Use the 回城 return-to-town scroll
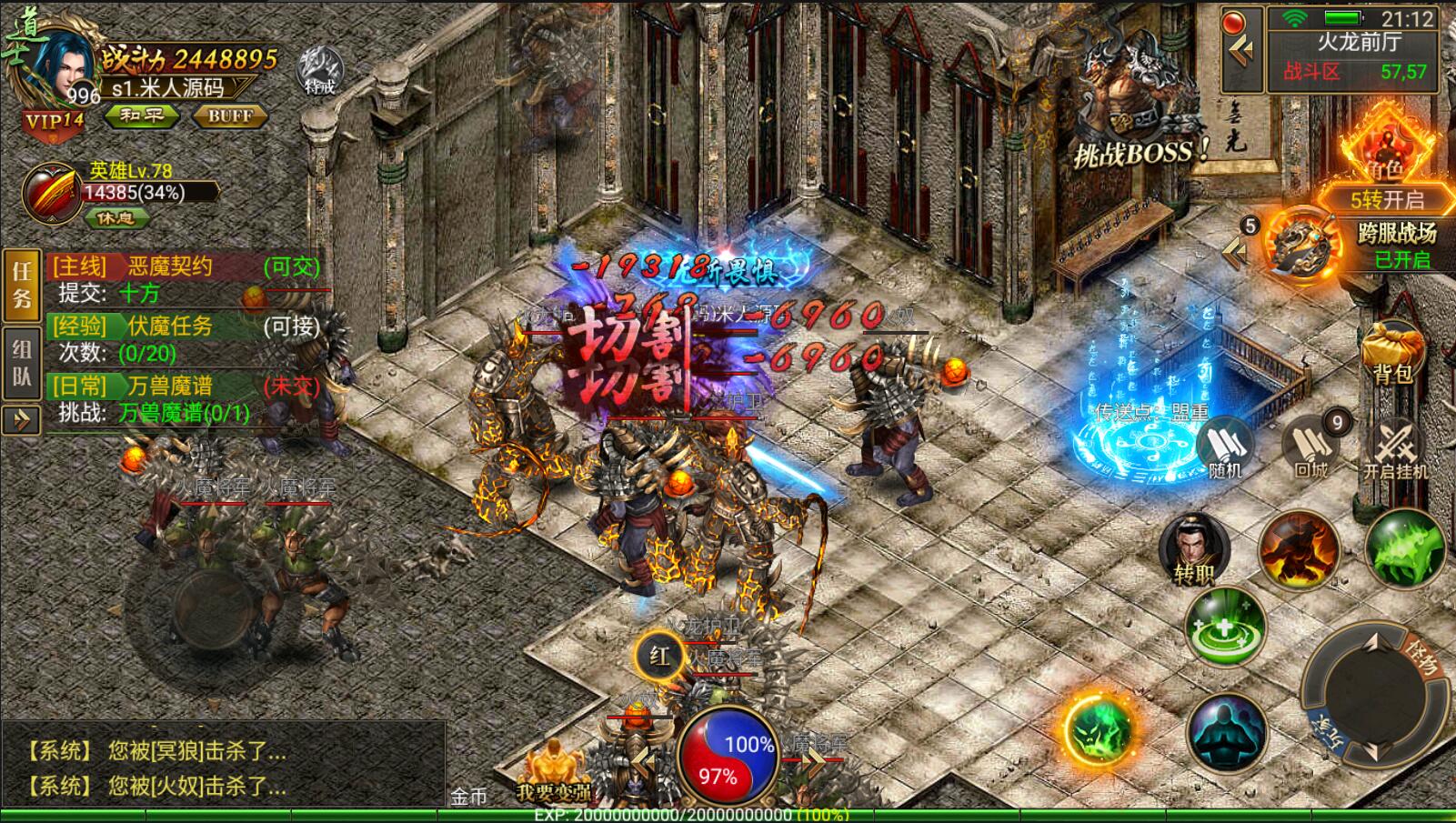Image resolution: width=1456 pixels, height=823 pixels. pos(1311,447)
